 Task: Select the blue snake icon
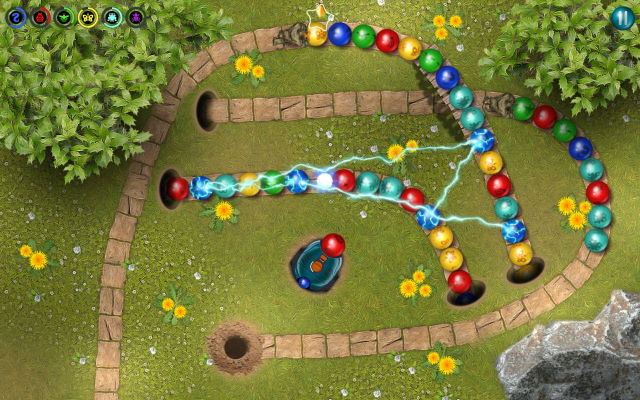point(17,16)
